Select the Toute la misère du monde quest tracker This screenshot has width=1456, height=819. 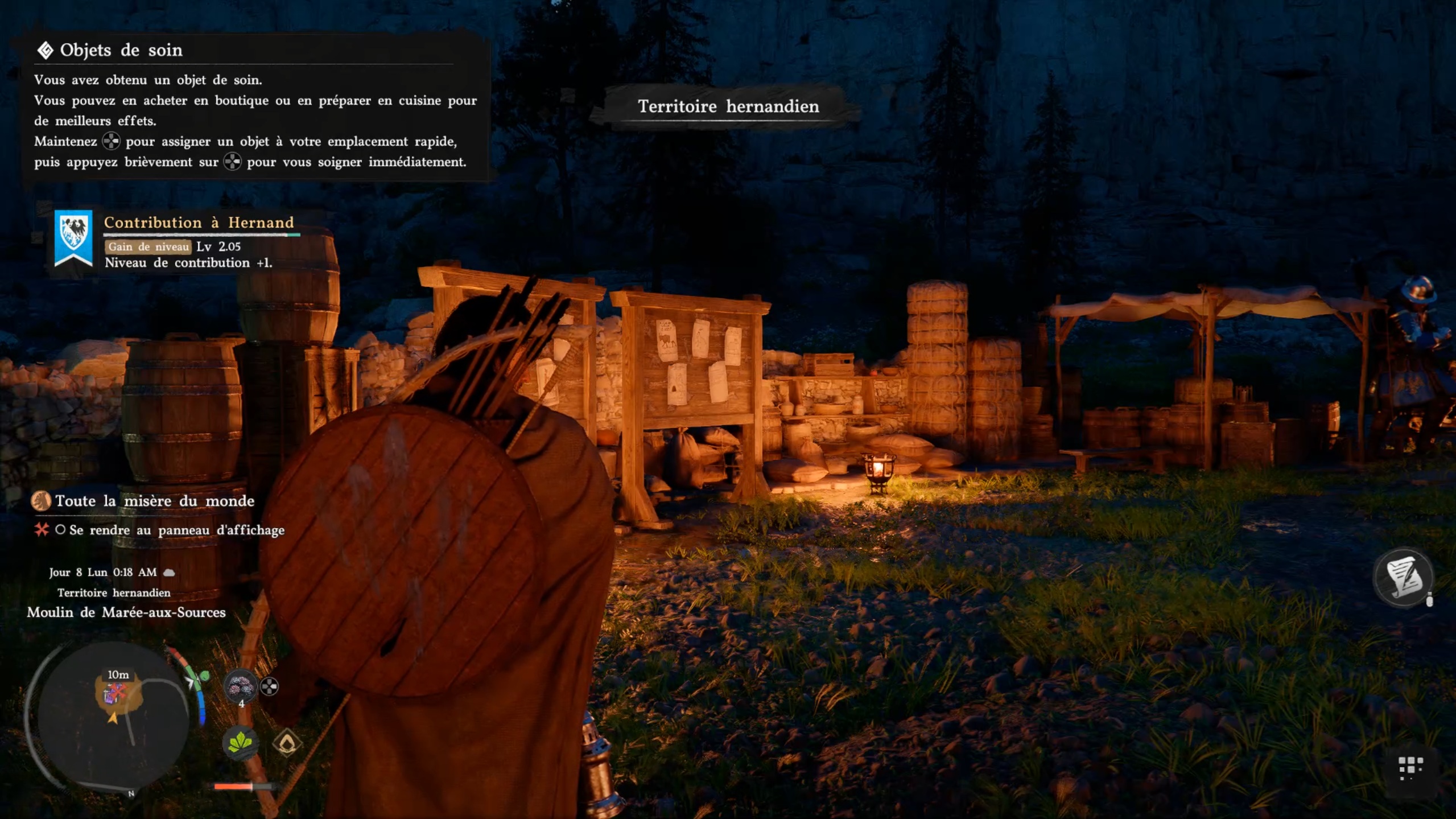[x=154, y=501]
